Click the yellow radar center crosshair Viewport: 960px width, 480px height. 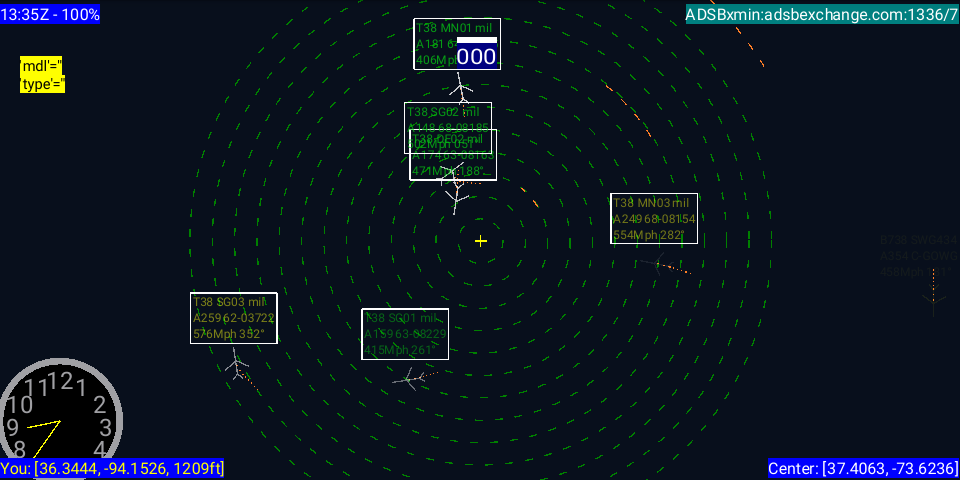481,241
